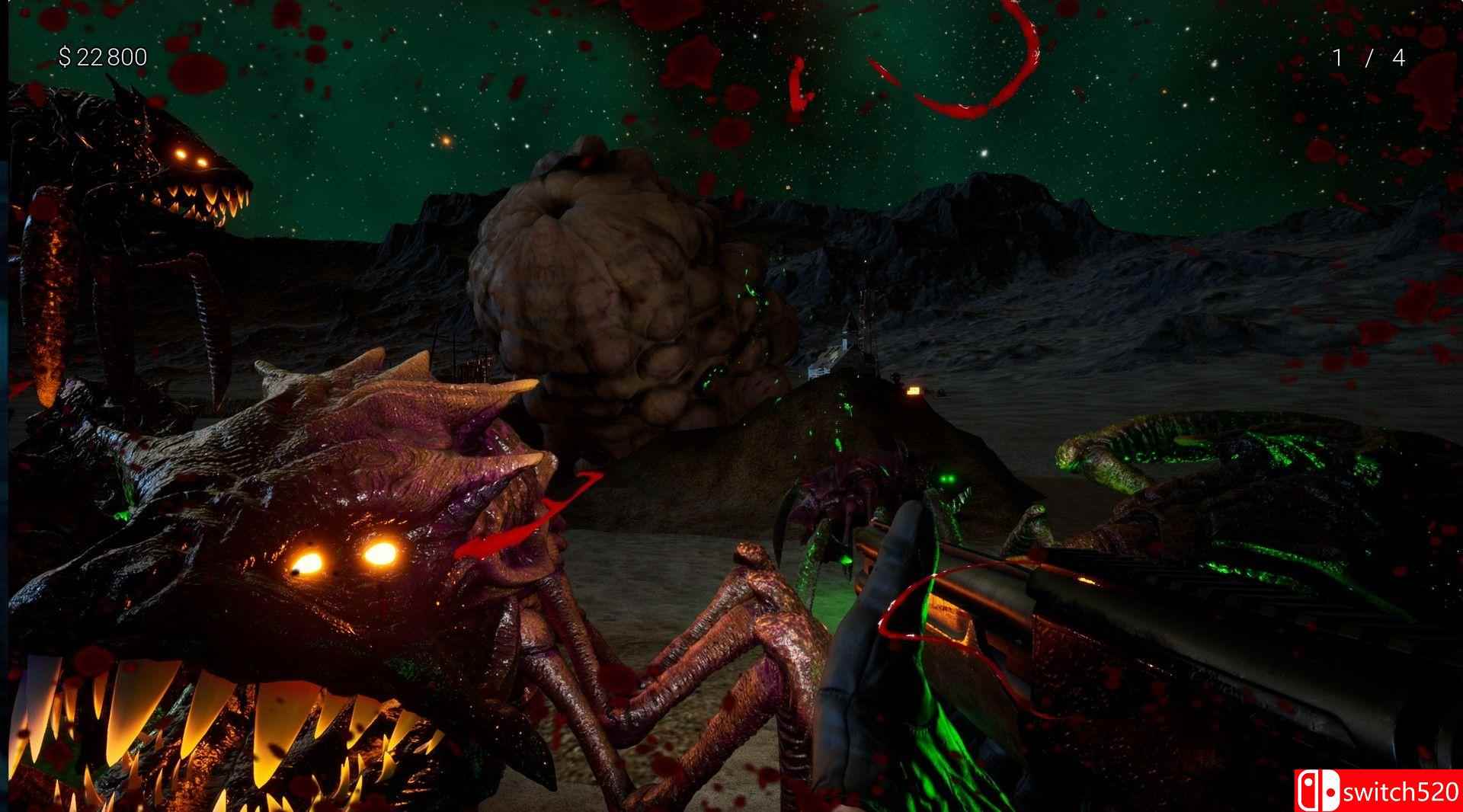Screen dimensions: 1463x812
Task: Click the orange-lit building light on the hill
Action: click(x=914, y=390)
